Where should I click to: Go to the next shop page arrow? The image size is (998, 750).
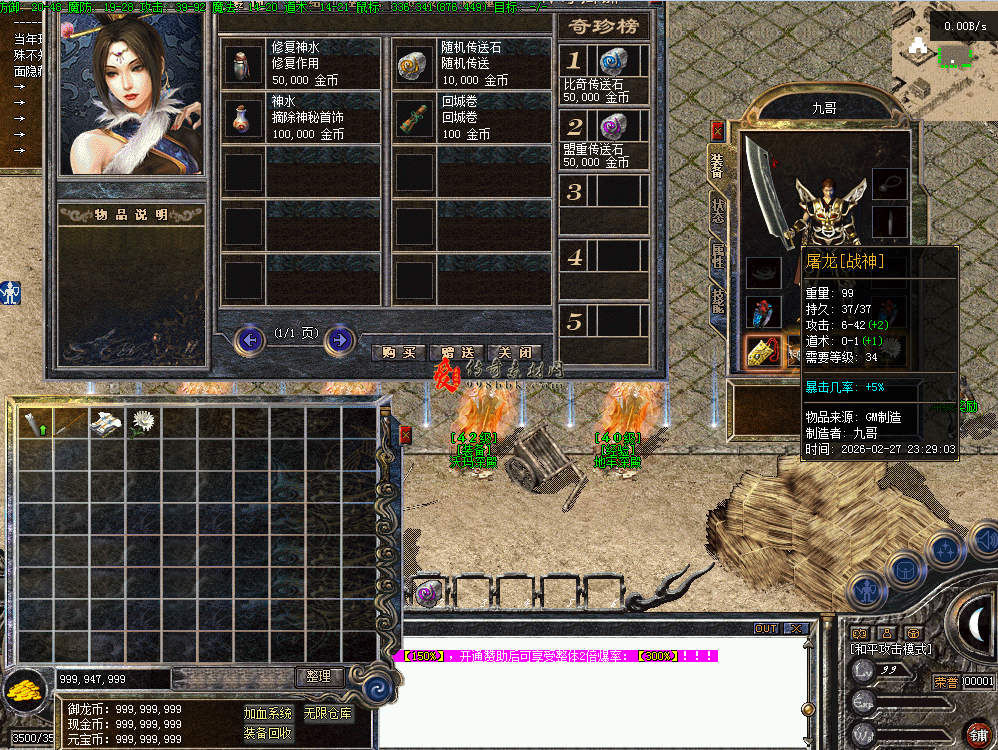340,340
